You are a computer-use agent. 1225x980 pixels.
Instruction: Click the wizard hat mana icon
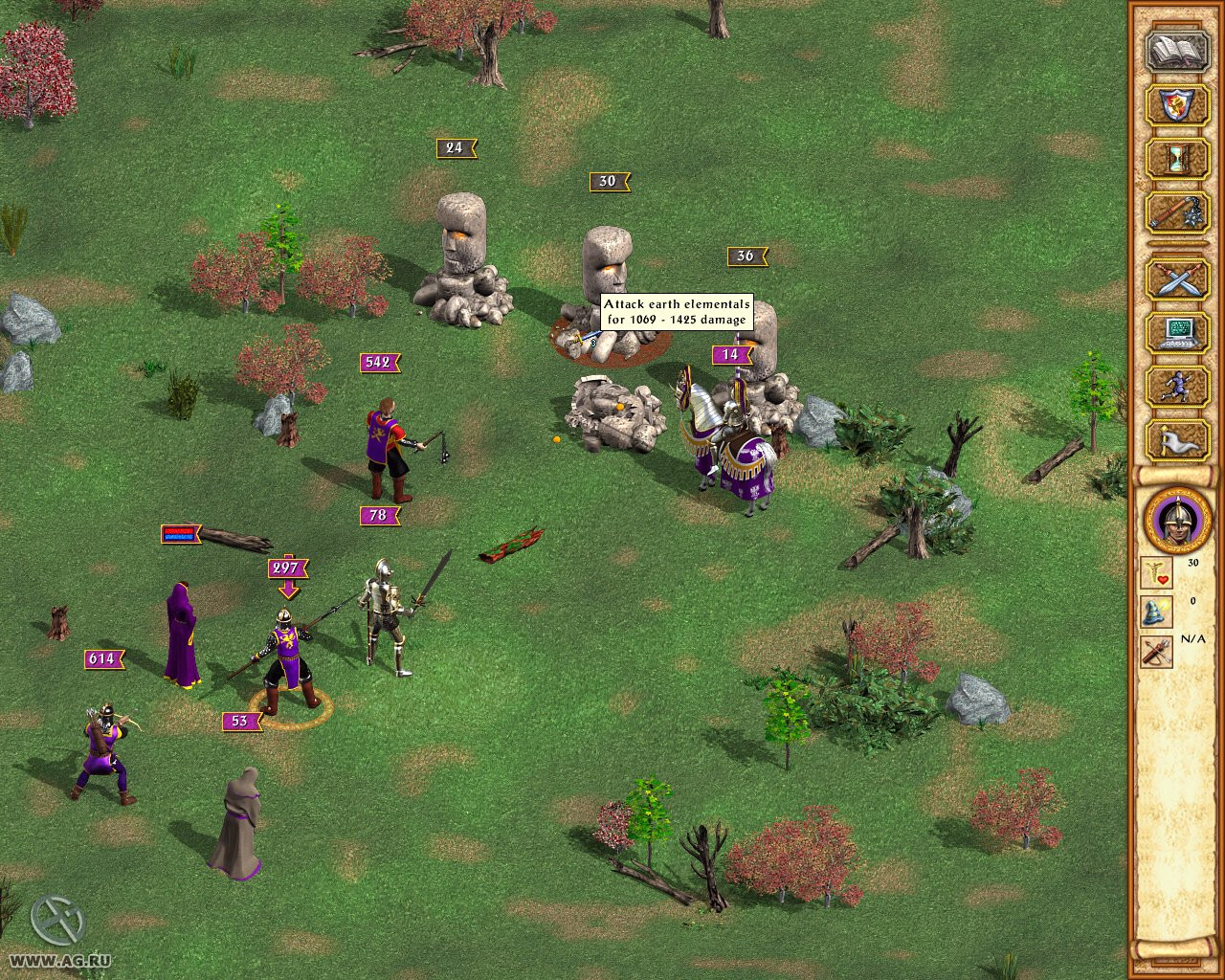click(1155, 612)
